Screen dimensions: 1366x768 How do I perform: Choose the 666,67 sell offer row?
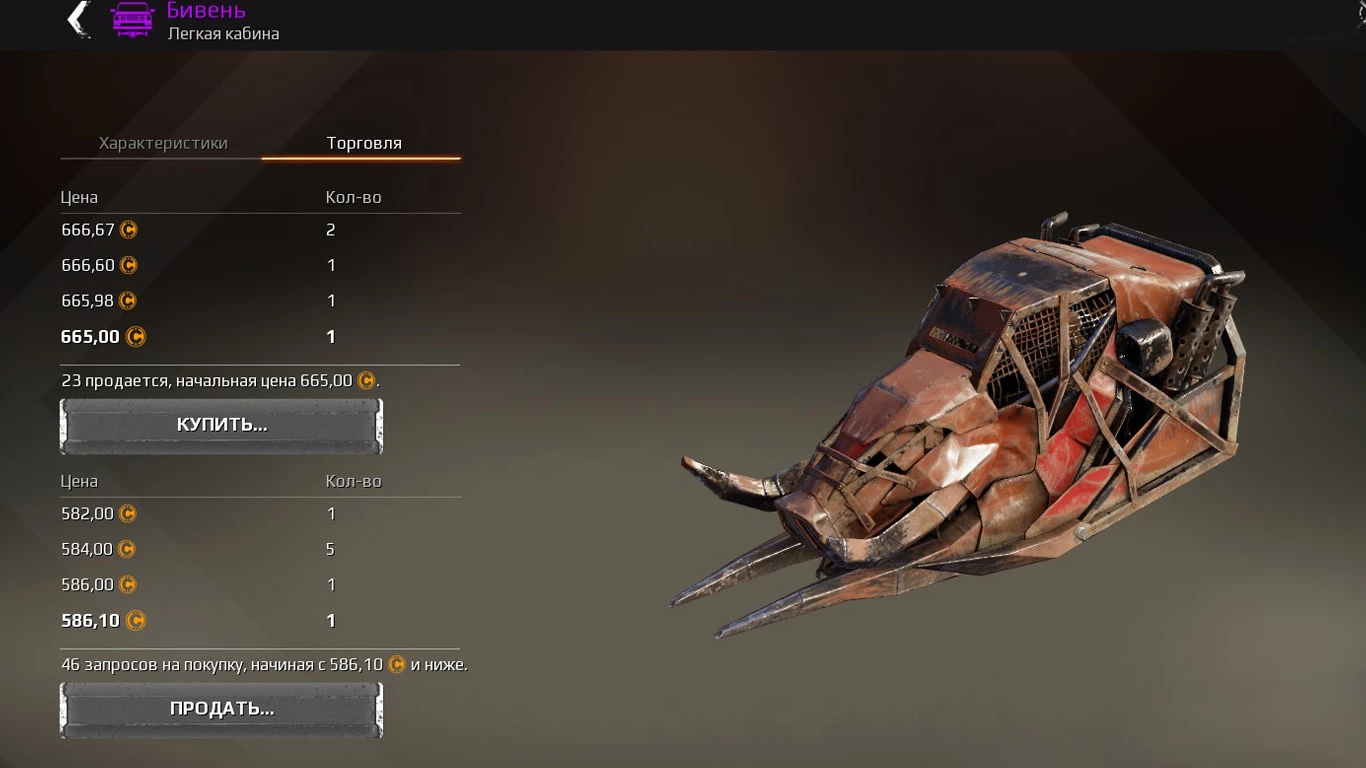(x=260, y=230)
